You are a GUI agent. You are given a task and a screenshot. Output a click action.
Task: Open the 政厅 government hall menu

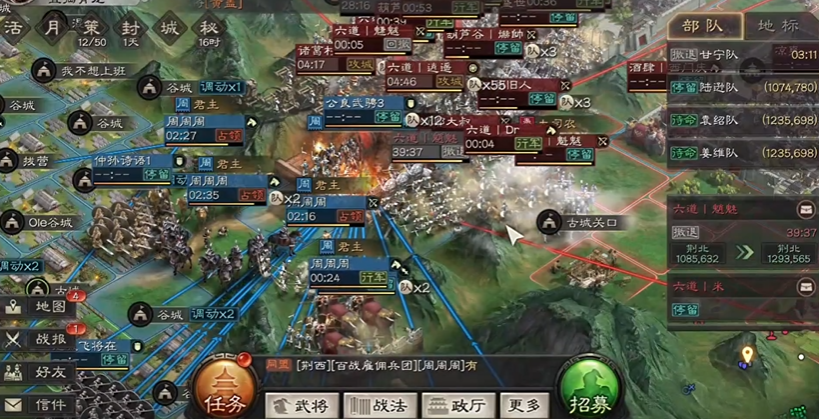pos(457,405)
